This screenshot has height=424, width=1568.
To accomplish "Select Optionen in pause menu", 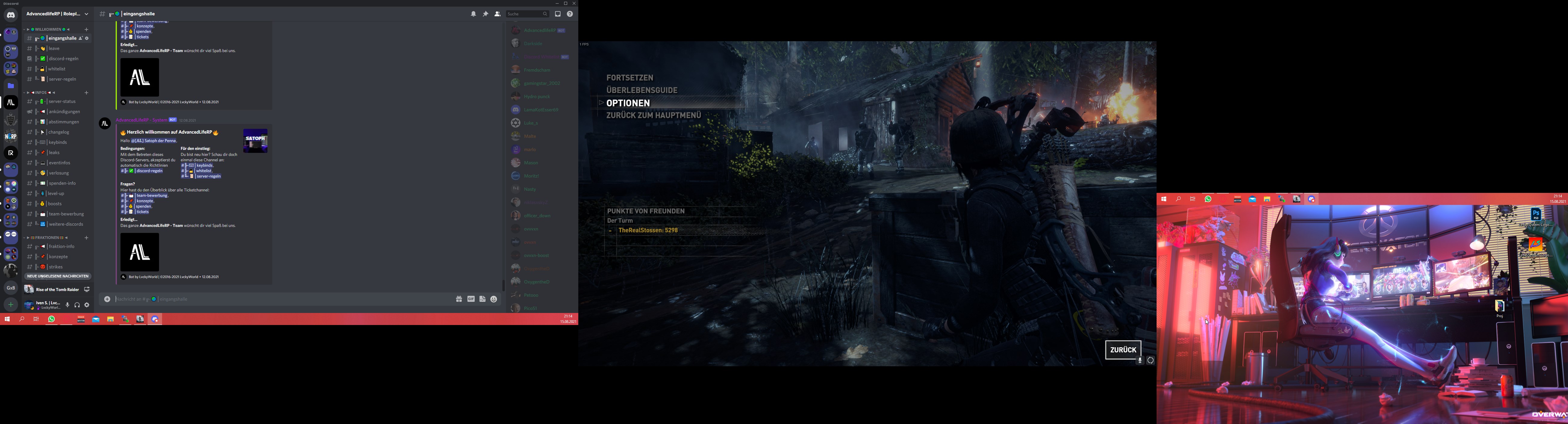I will point(628,104).
